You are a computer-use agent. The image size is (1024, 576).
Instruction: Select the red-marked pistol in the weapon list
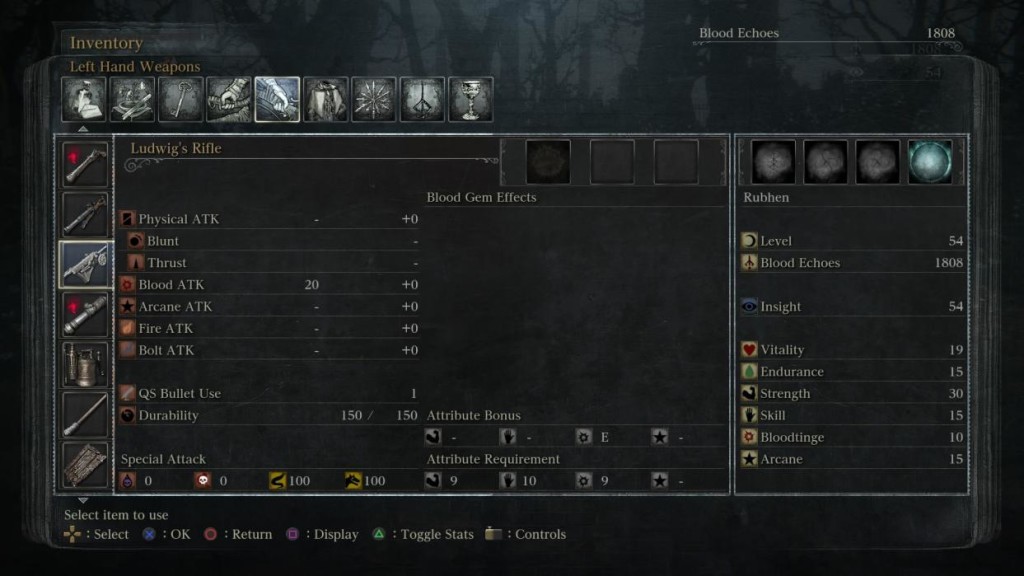click(85, 164)
